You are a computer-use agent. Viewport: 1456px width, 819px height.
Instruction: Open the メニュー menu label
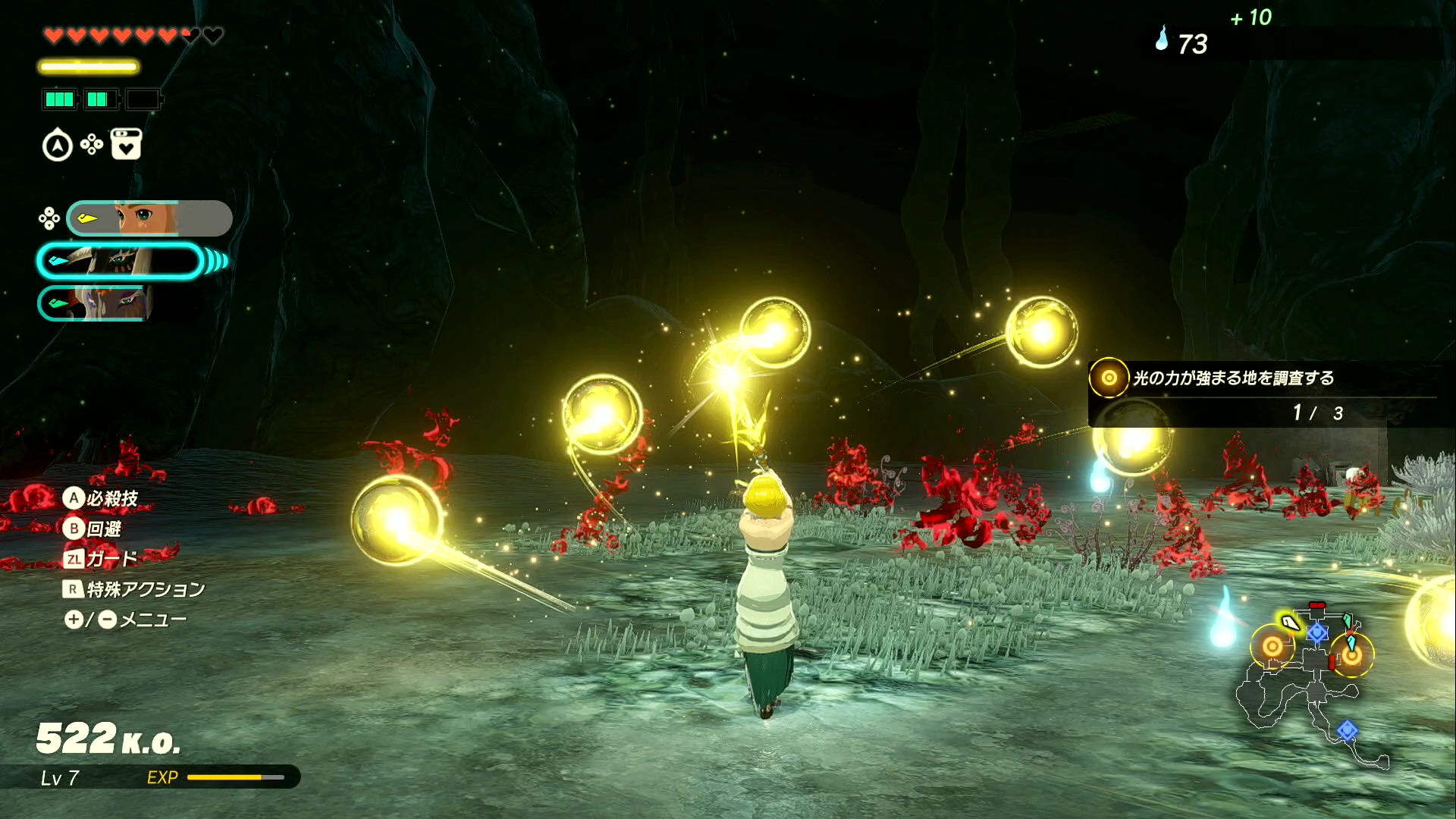(152, 620)
